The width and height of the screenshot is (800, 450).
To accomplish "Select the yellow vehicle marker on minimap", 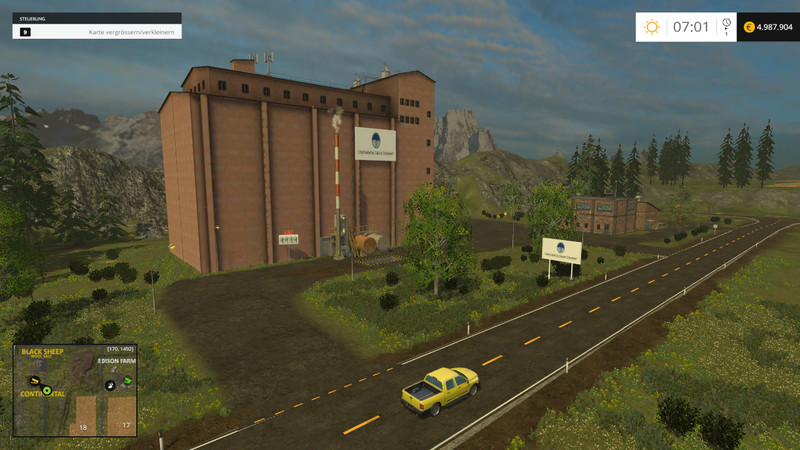I will click(35, 381).
